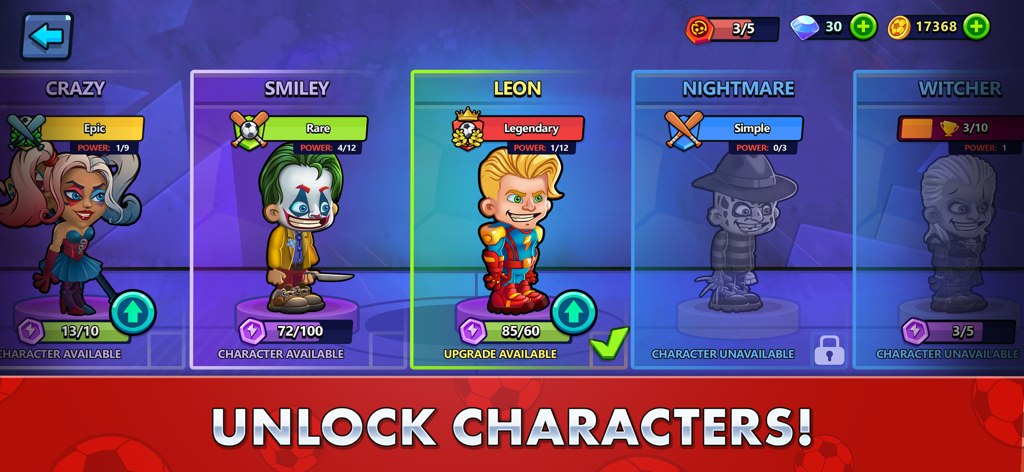This screenshot has width=1024, height=472.
Task: Pick the locked Nightmare character card
Action: click(x=738, y=220)
